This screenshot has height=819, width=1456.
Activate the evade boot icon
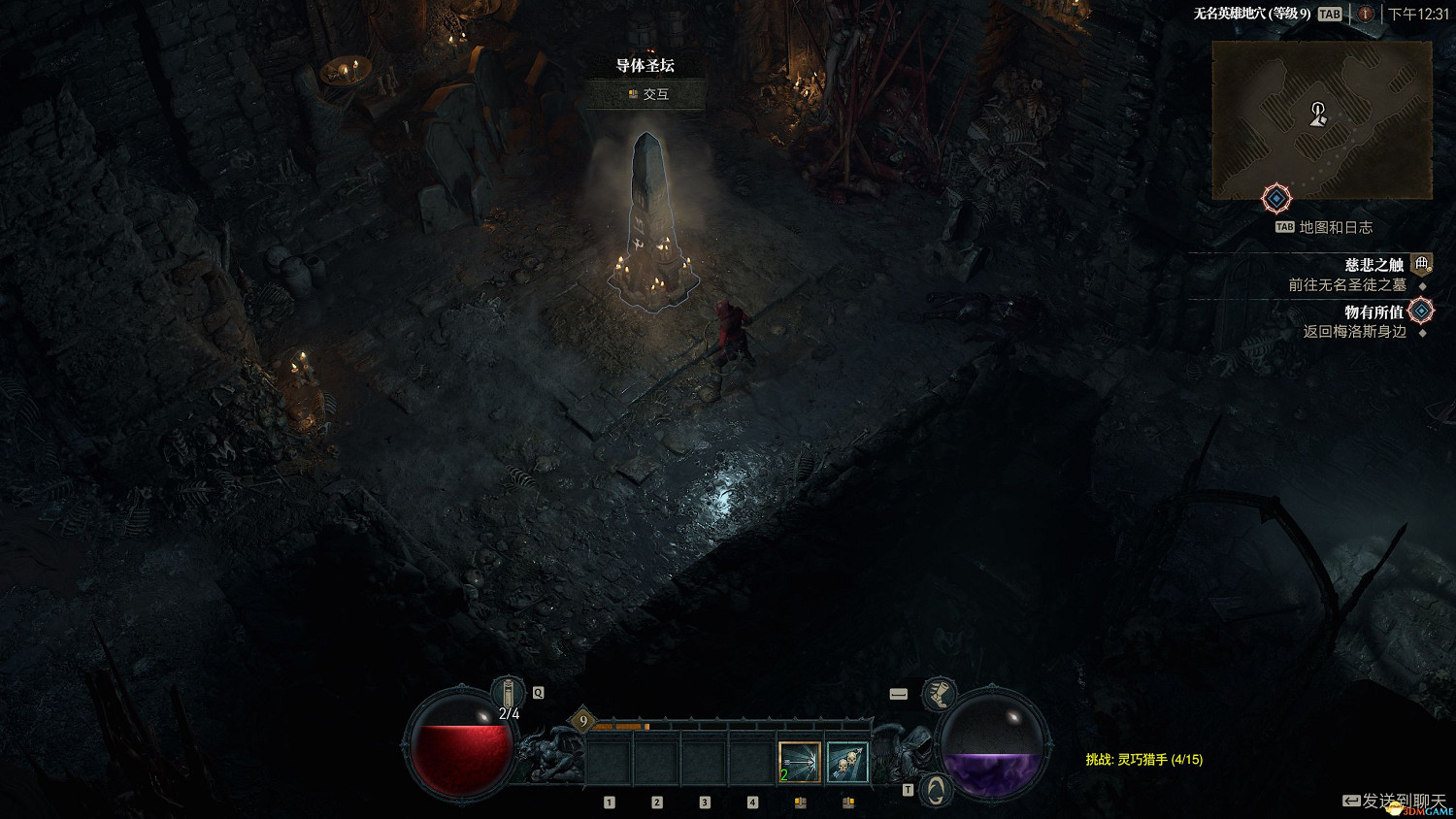coord(938,693)
